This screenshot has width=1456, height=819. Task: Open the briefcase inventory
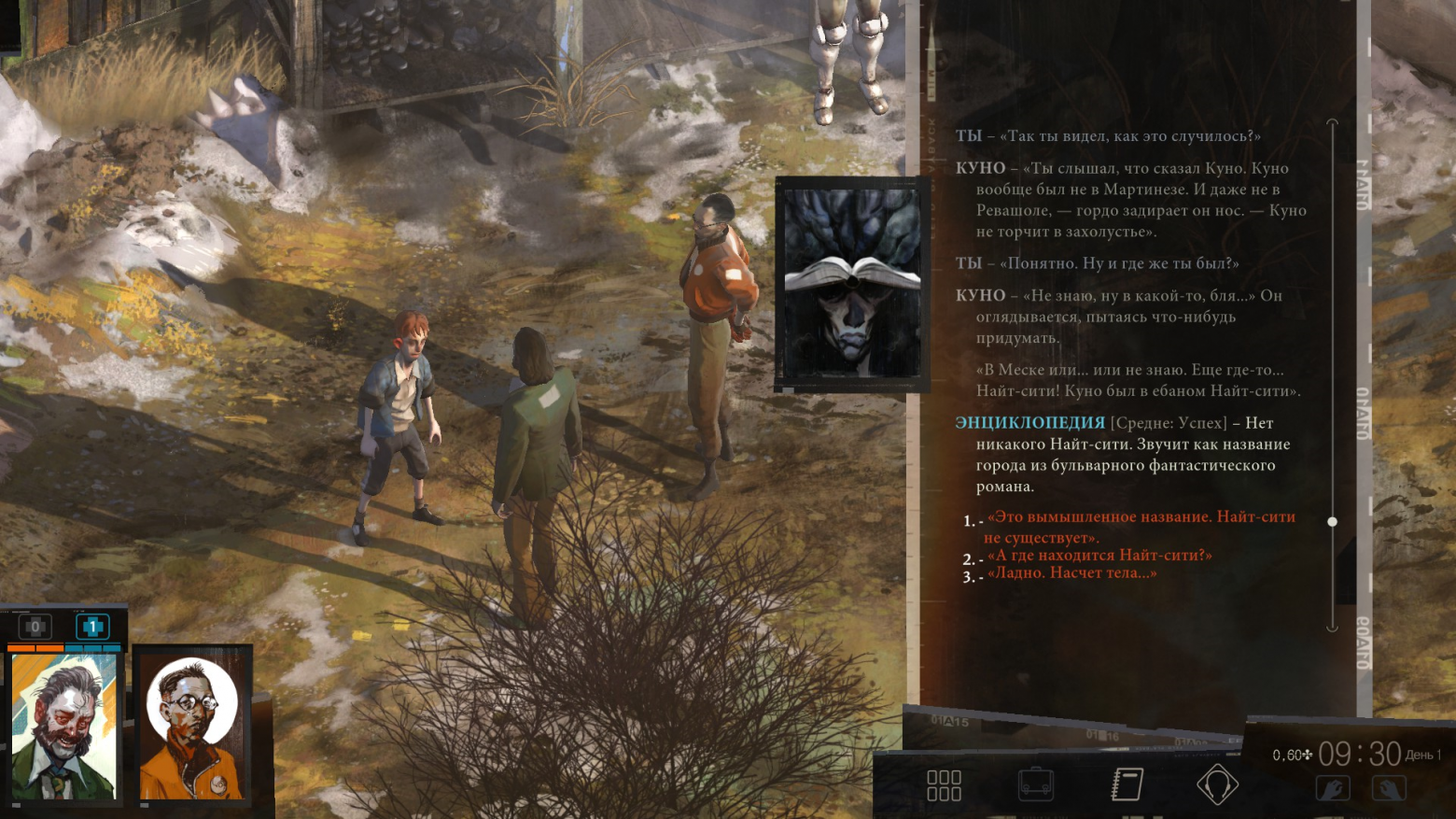[x=1035, y=785]
